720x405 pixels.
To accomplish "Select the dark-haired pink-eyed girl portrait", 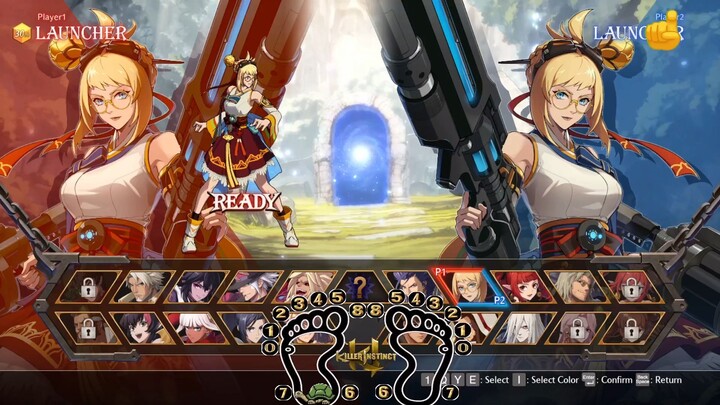I will (x=193, y=288).
